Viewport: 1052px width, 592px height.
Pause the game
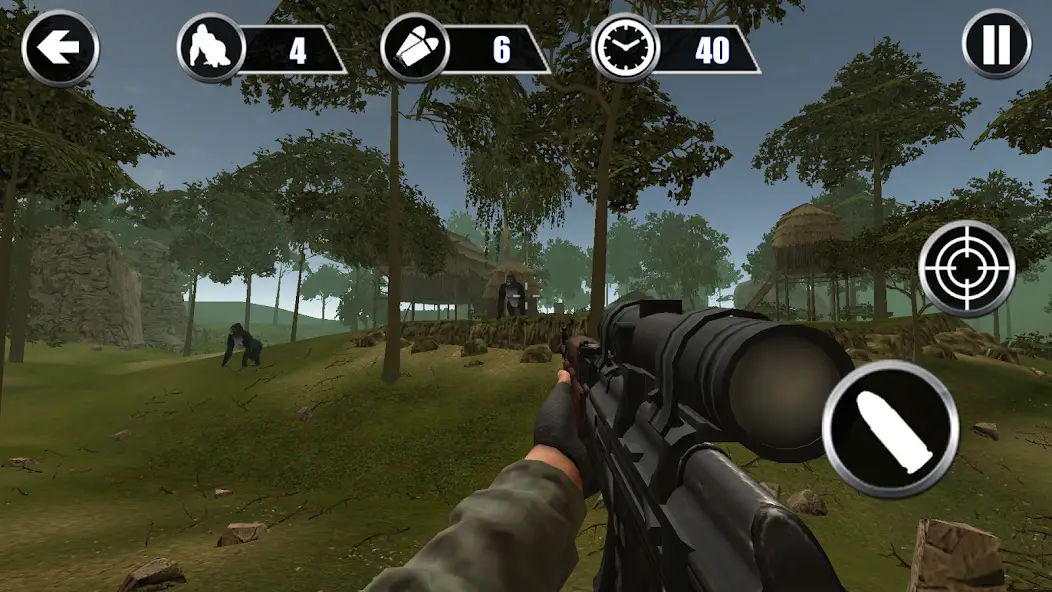point(996,45)
